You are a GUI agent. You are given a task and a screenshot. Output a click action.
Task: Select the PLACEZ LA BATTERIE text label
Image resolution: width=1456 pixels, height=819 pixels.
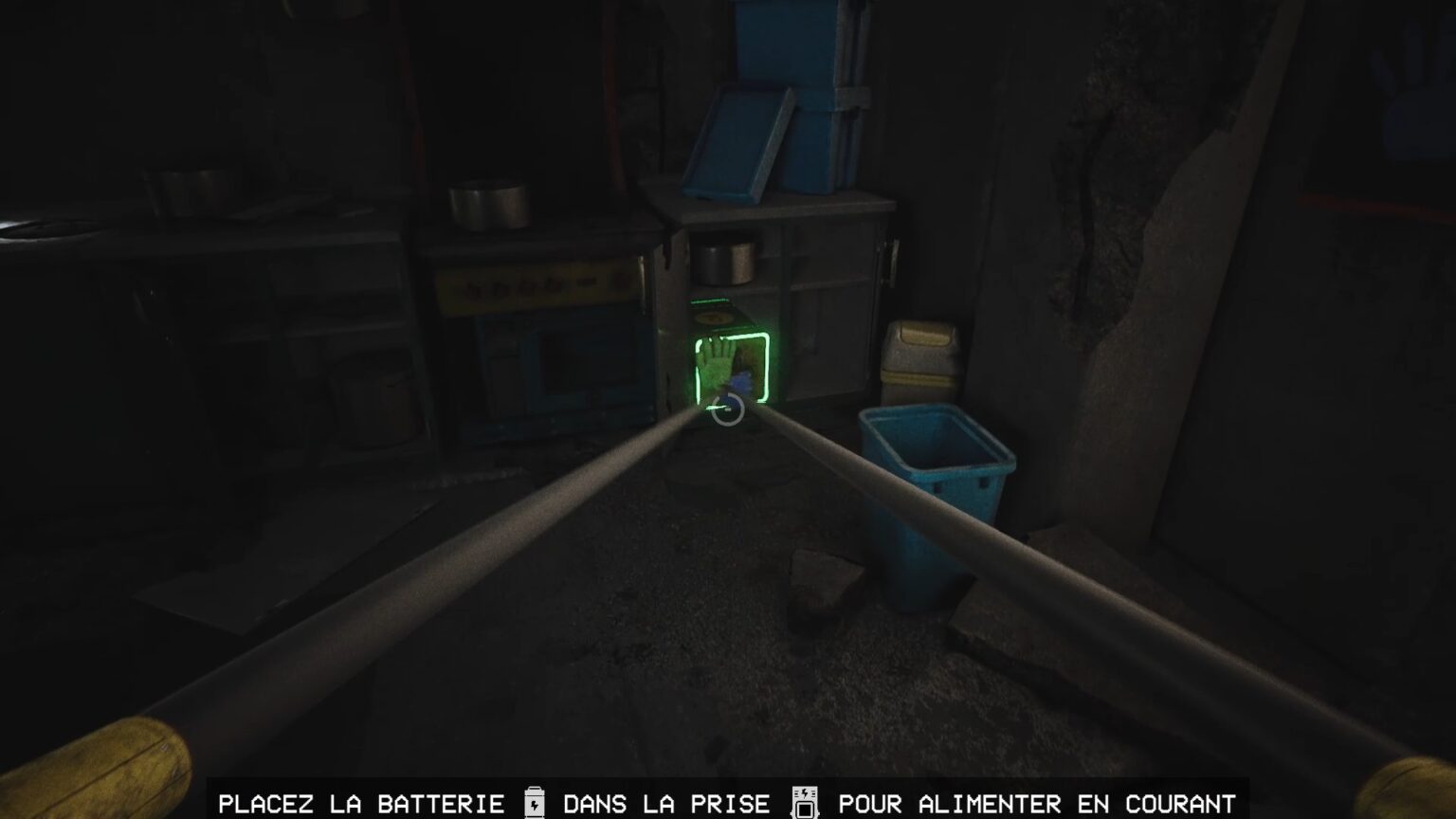[360, 804]
